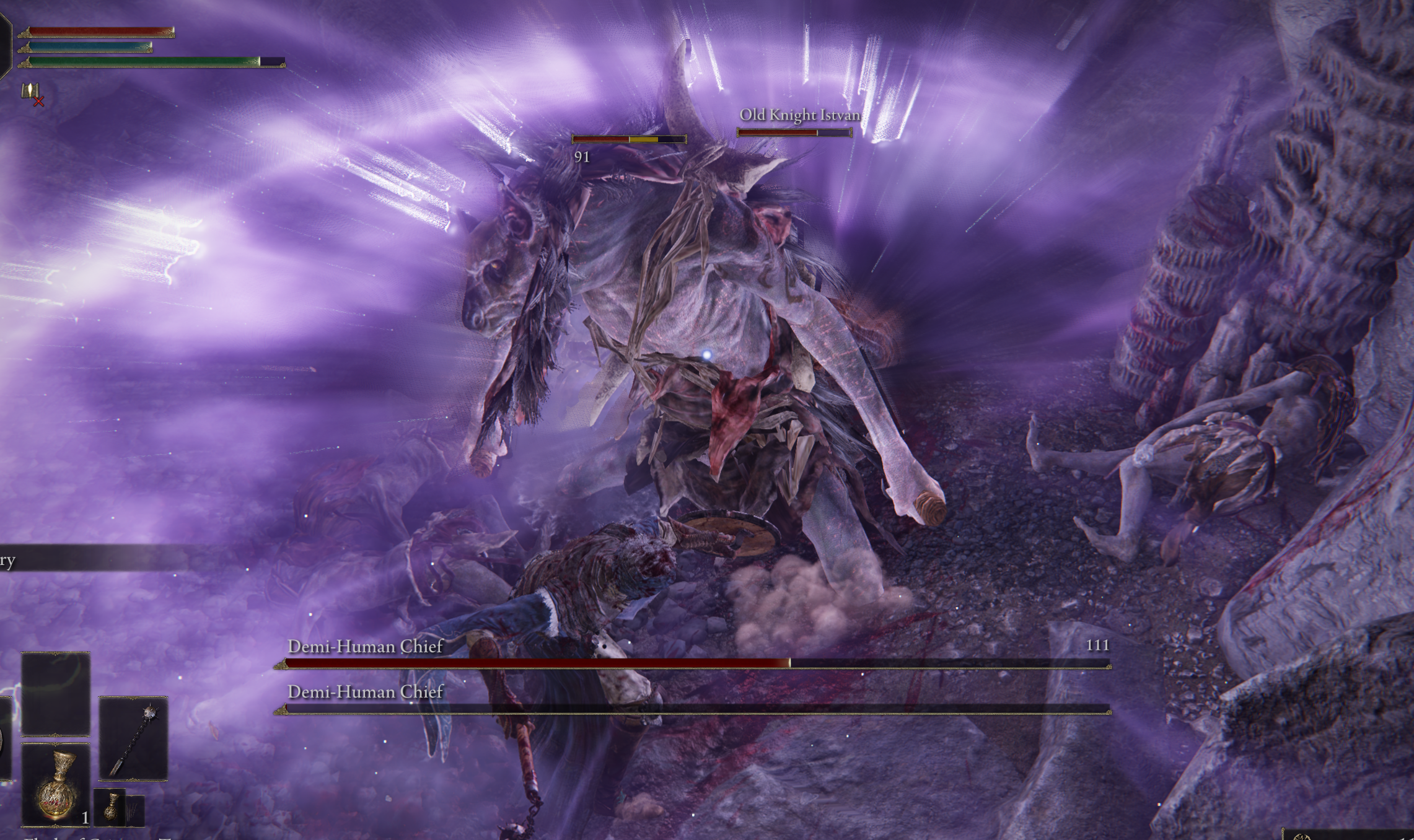This screenshot has width=1414, height=840.
Task: Toggle the red X overlay on the scroll icon
Action: [38, 101]
